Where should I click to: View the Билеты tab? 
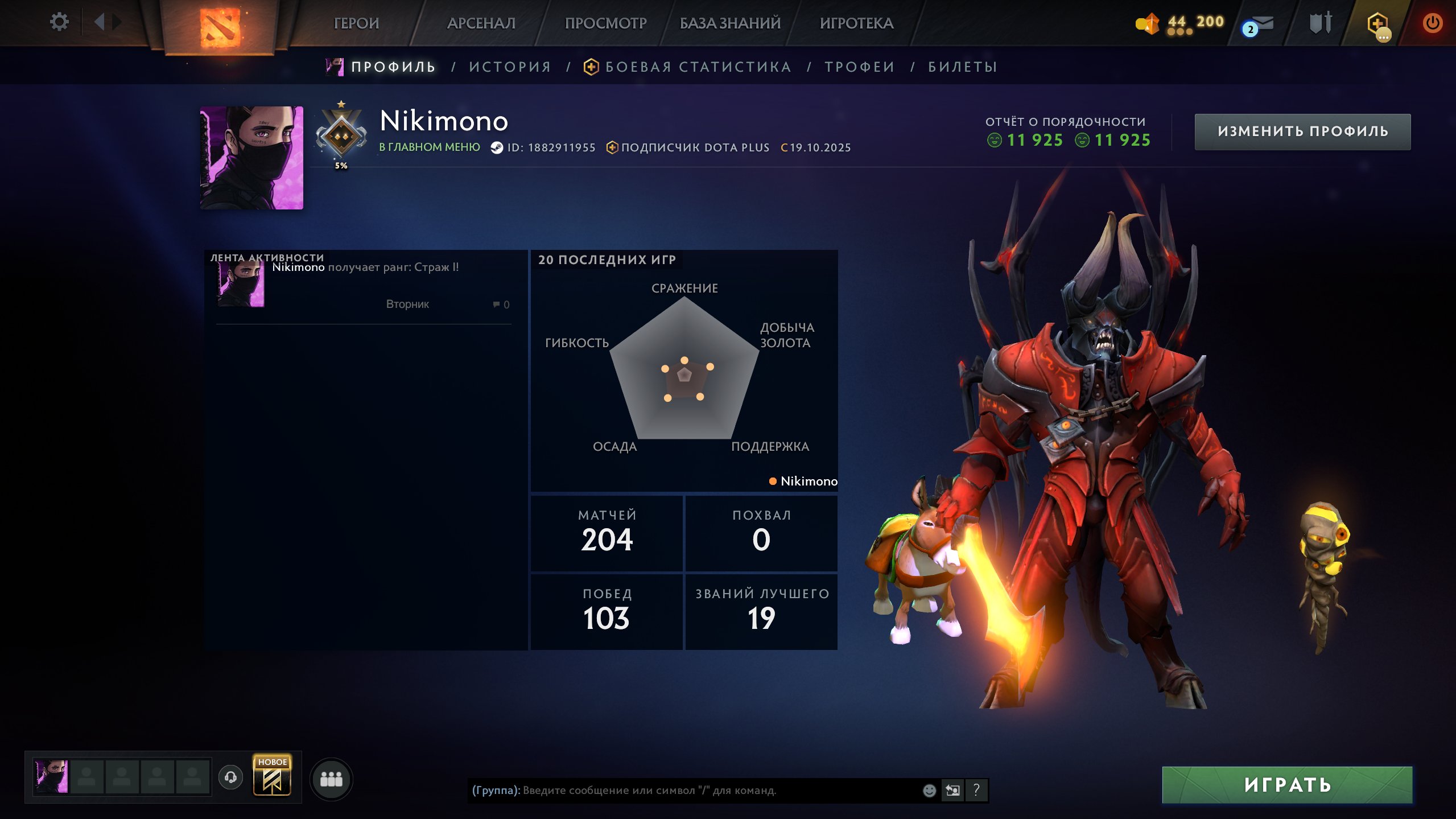[963, 67]
